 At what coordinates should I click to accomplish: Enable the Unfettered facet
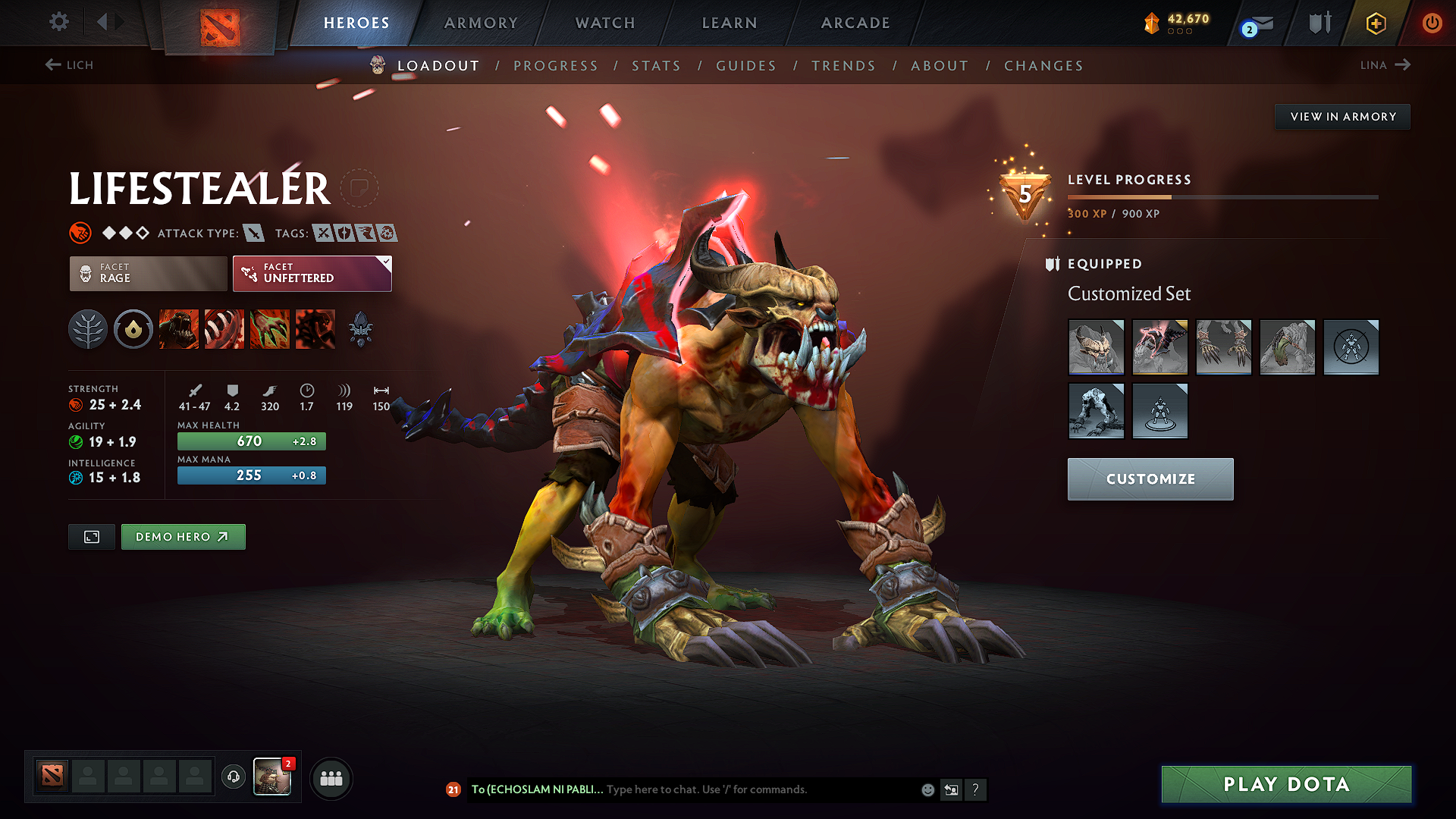click(x=312, y=273)
